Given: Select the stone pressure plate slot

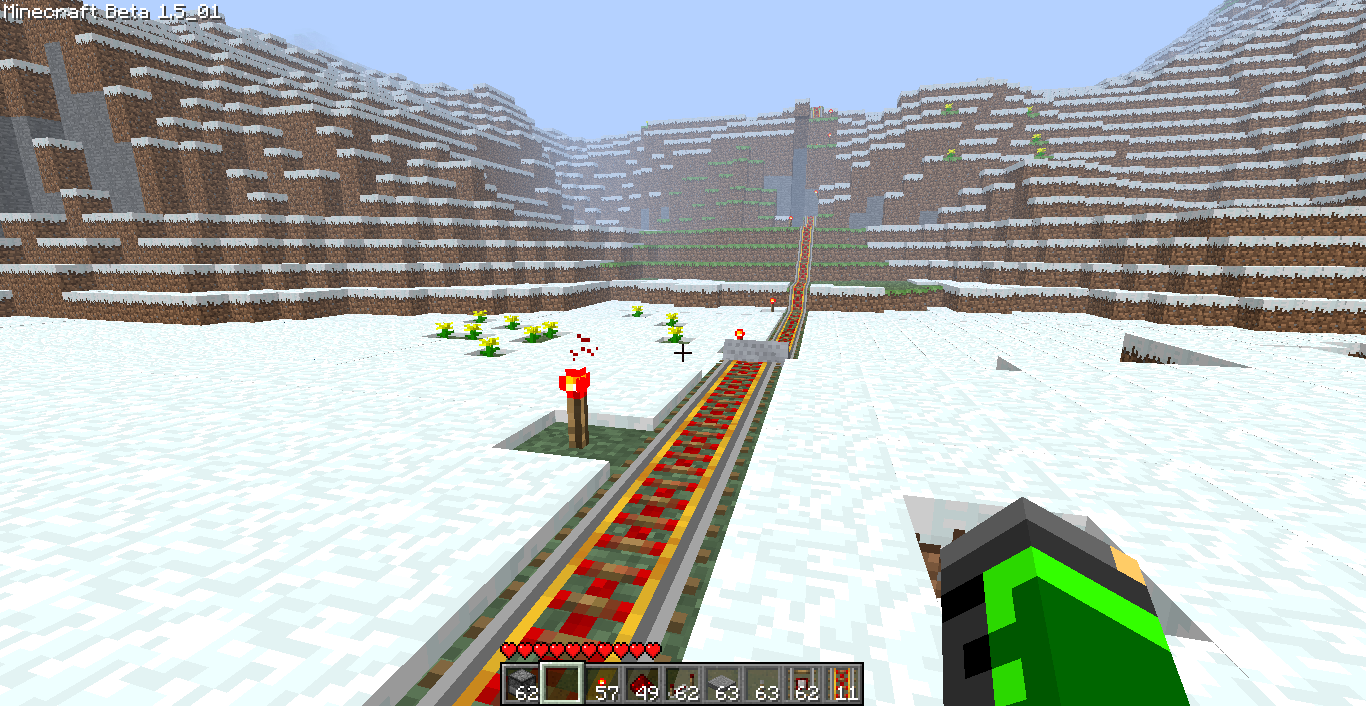Looking at the screenshot, I should click(722, 684).
